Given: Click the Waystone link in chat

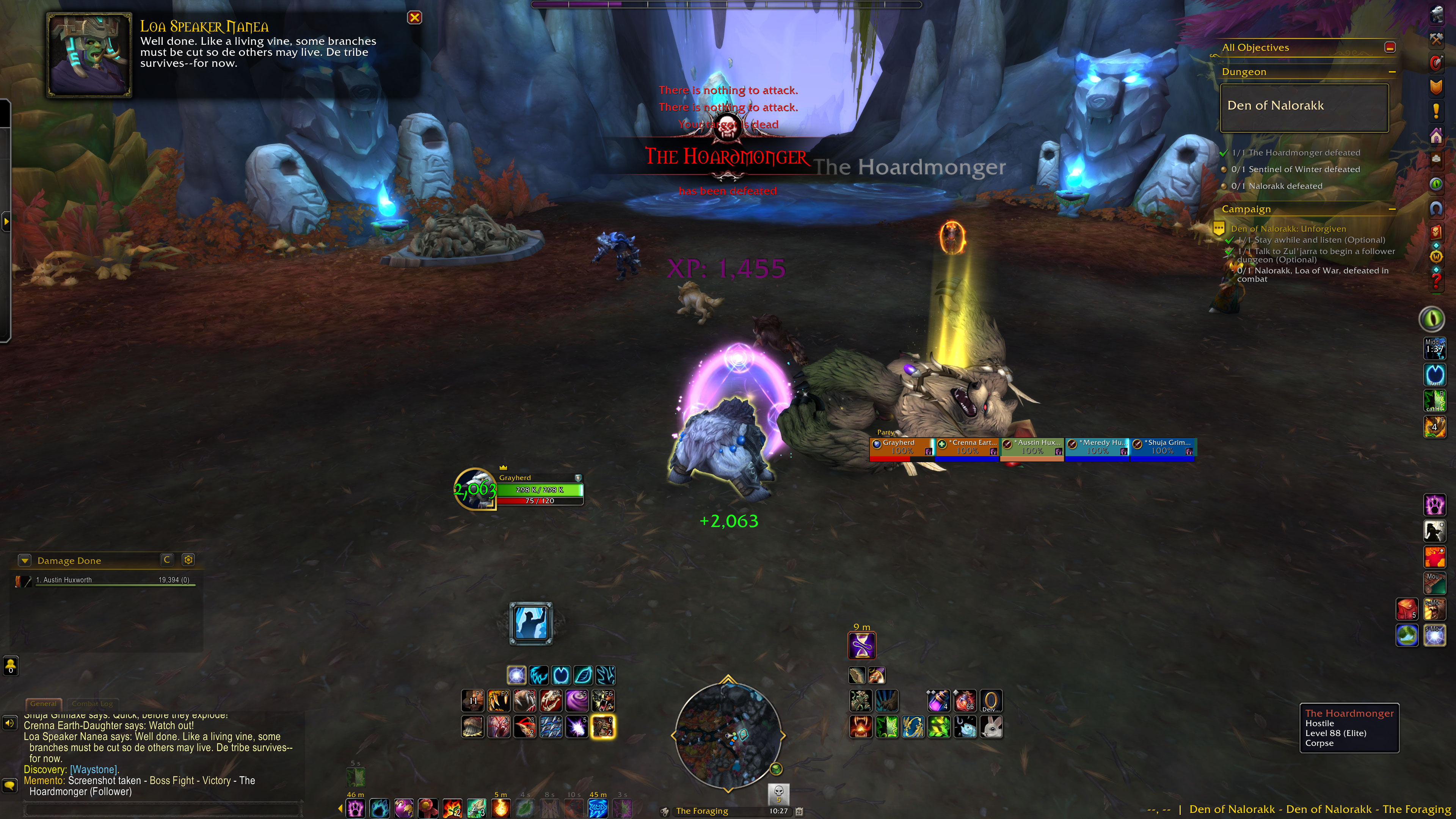Looking at the screenshot, I should coord(94,770).
